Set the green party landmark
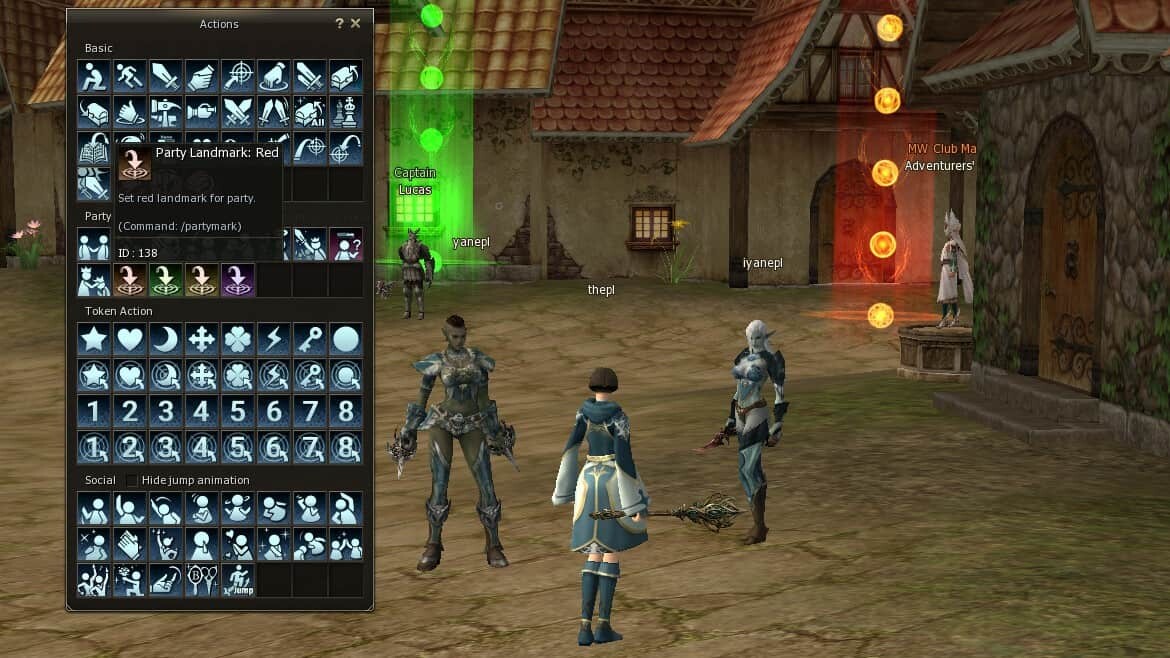Viewport: 1170px width, 658px height. click(166, 280)
